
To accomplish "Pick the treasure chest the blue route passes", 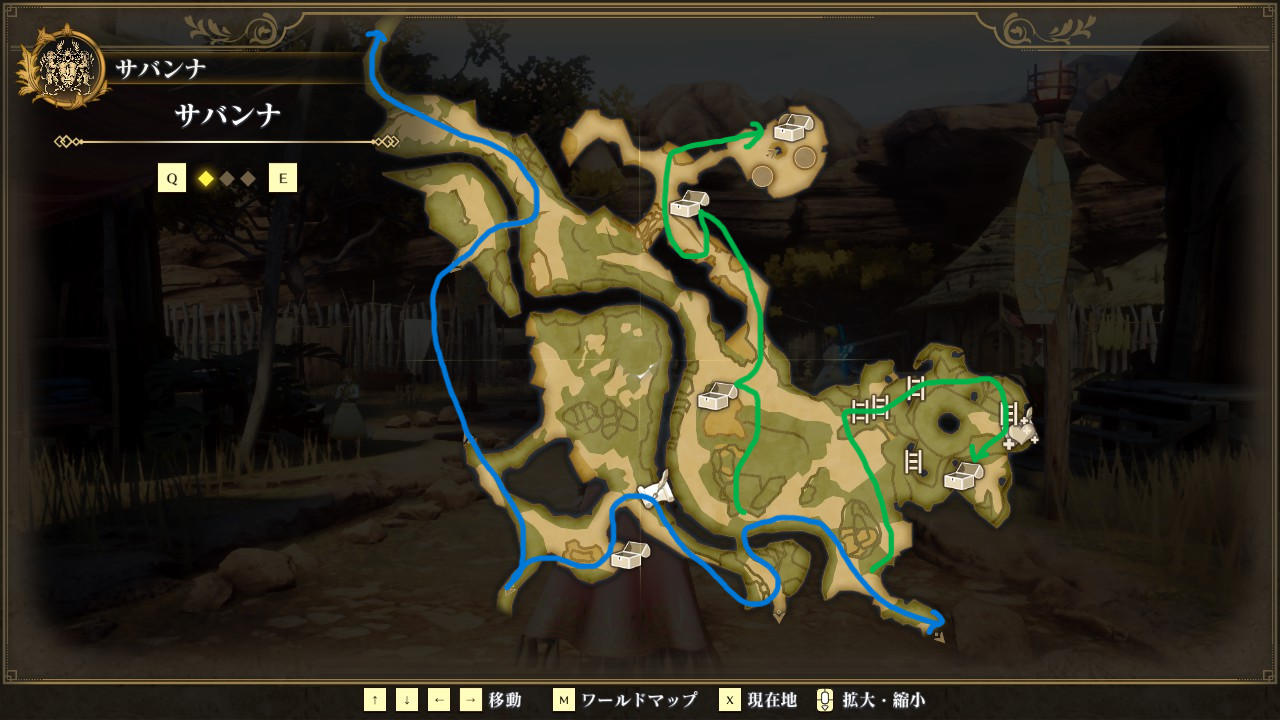I will click(630, 555).
